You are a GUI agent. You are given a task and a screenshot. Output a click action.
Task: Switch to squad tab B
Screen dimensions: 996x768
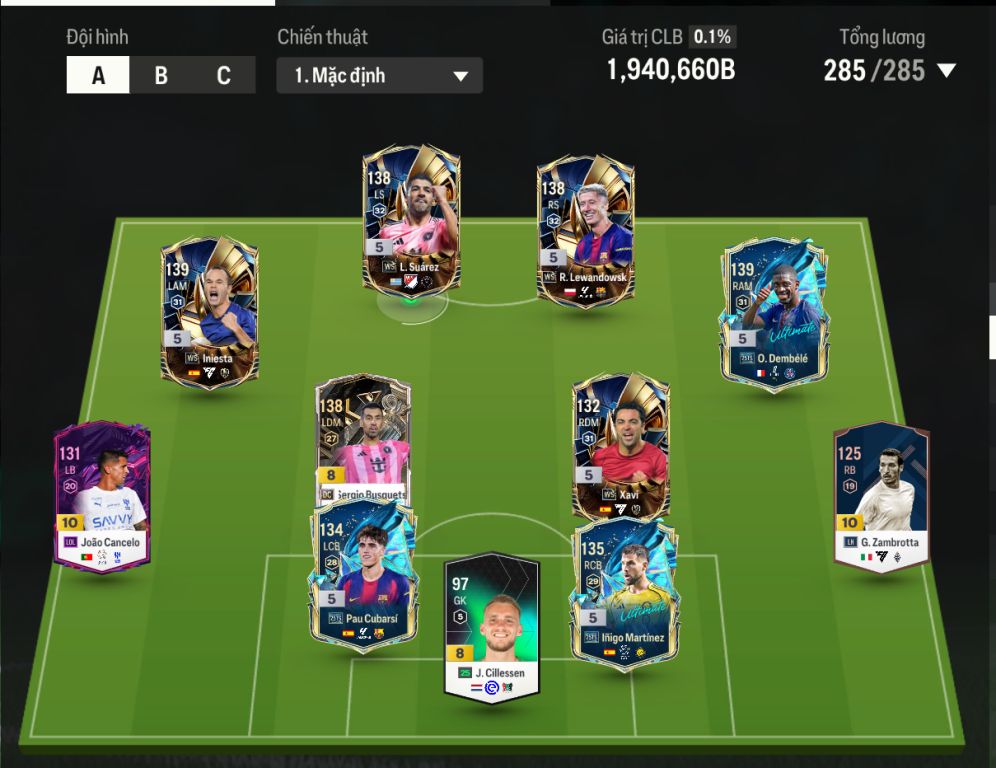(161, 76)
